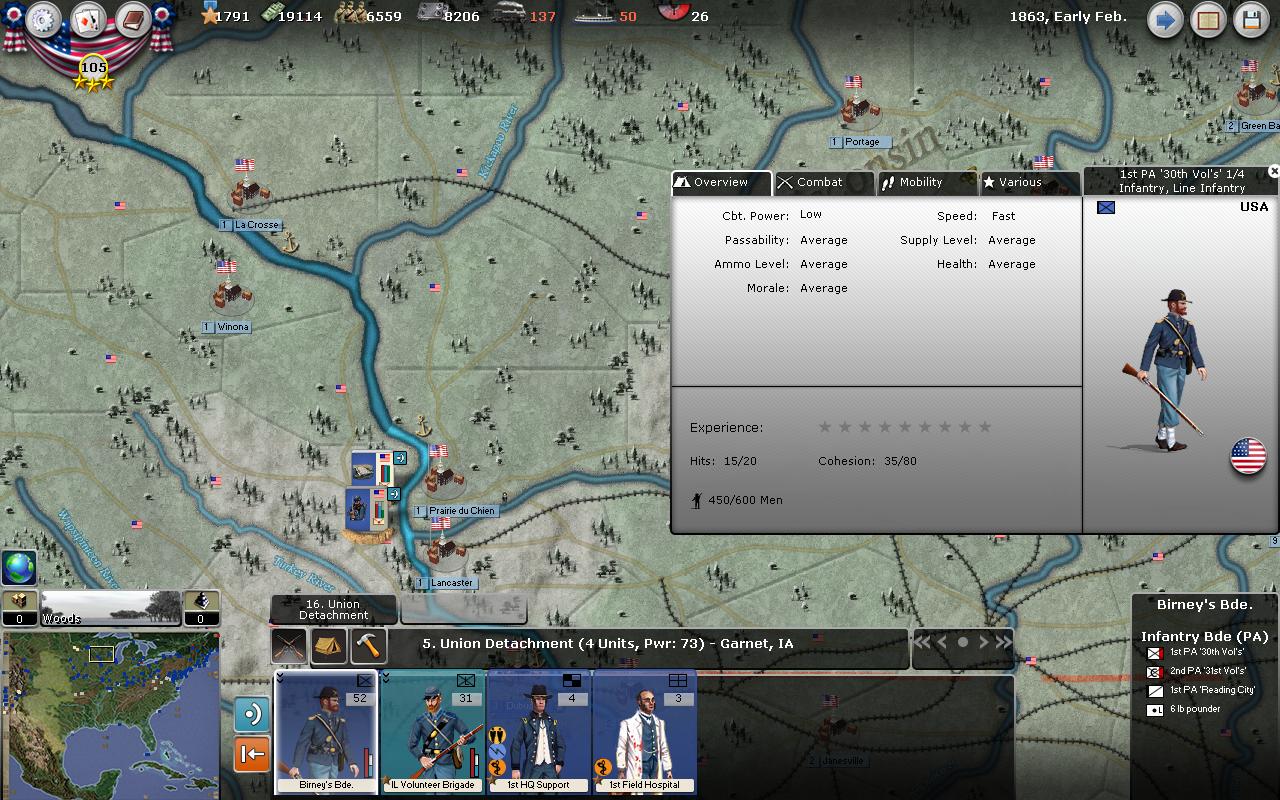Click the crossed rifles posture button

(290, 645)
